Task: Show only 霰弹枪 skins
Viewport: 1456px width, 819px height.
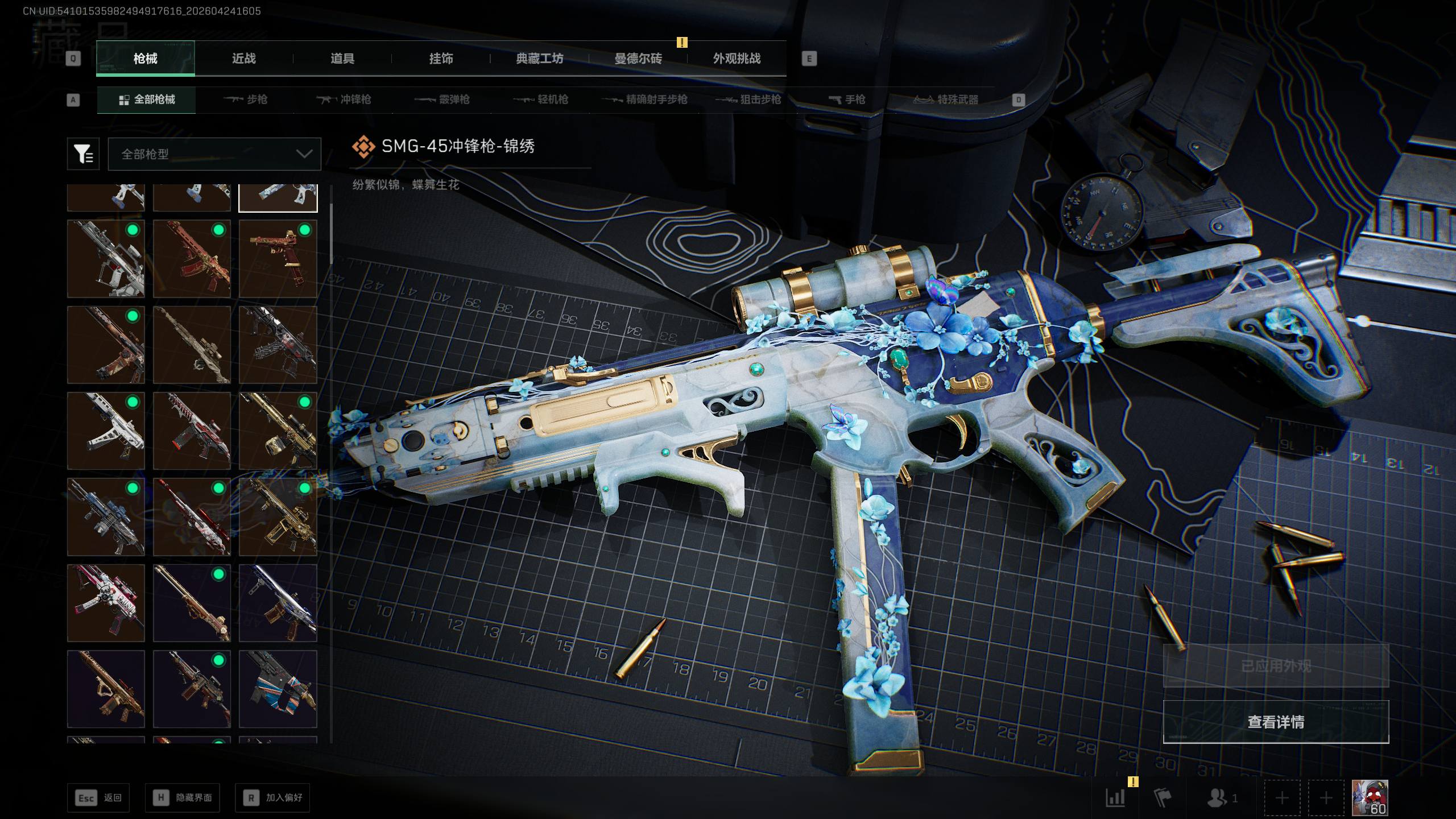Action: pyautogui.click(x=442, y=100)
